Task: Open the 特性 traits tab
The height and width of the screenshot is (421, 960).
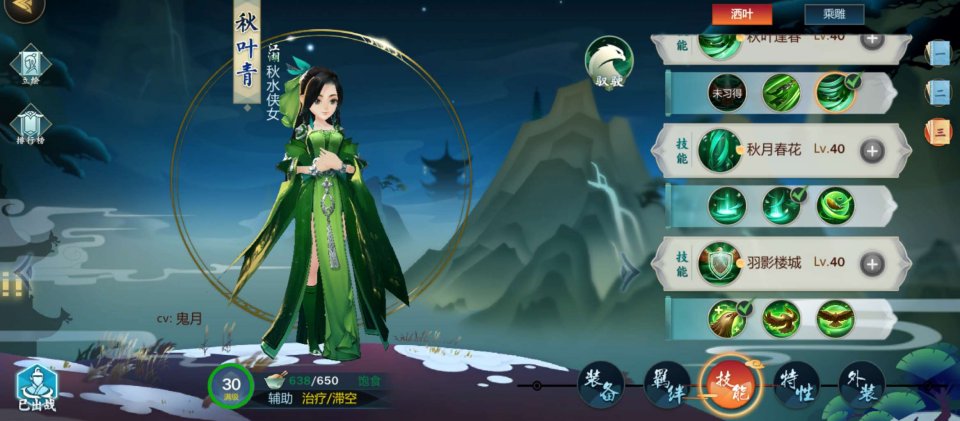Action: (797, 385)
